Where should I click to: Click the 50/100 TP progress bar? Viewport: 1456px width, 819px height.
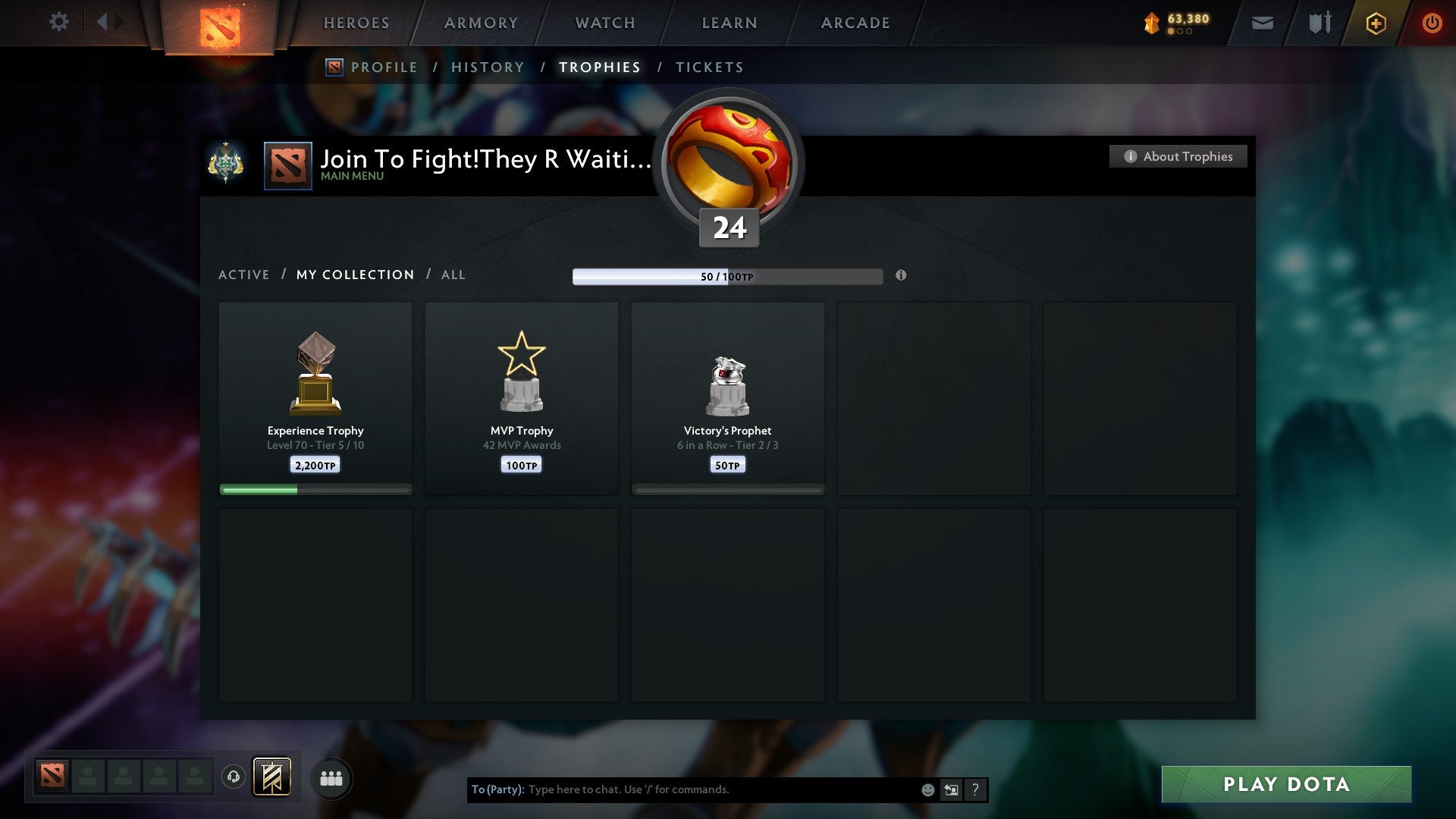pos(728,277)
